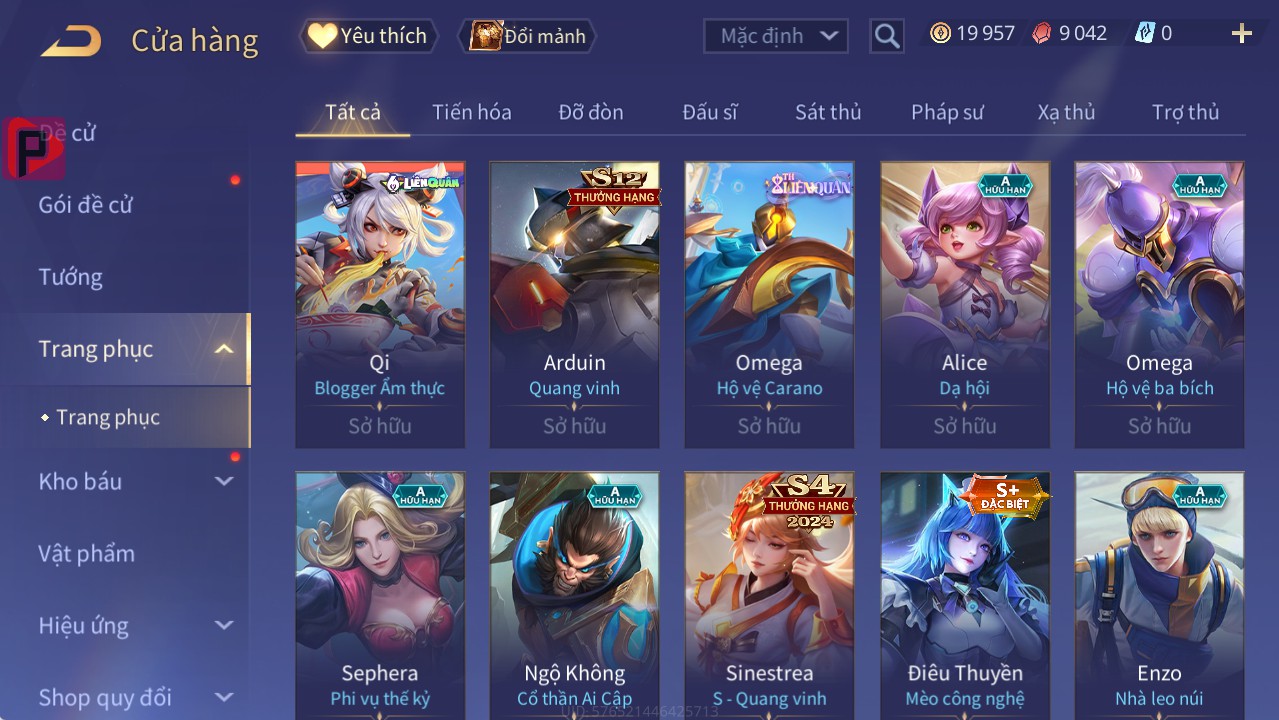This screenshot has width=1279, height=720.
Task: Show the Sát thủ skins tab
Action: click(827, 112)
